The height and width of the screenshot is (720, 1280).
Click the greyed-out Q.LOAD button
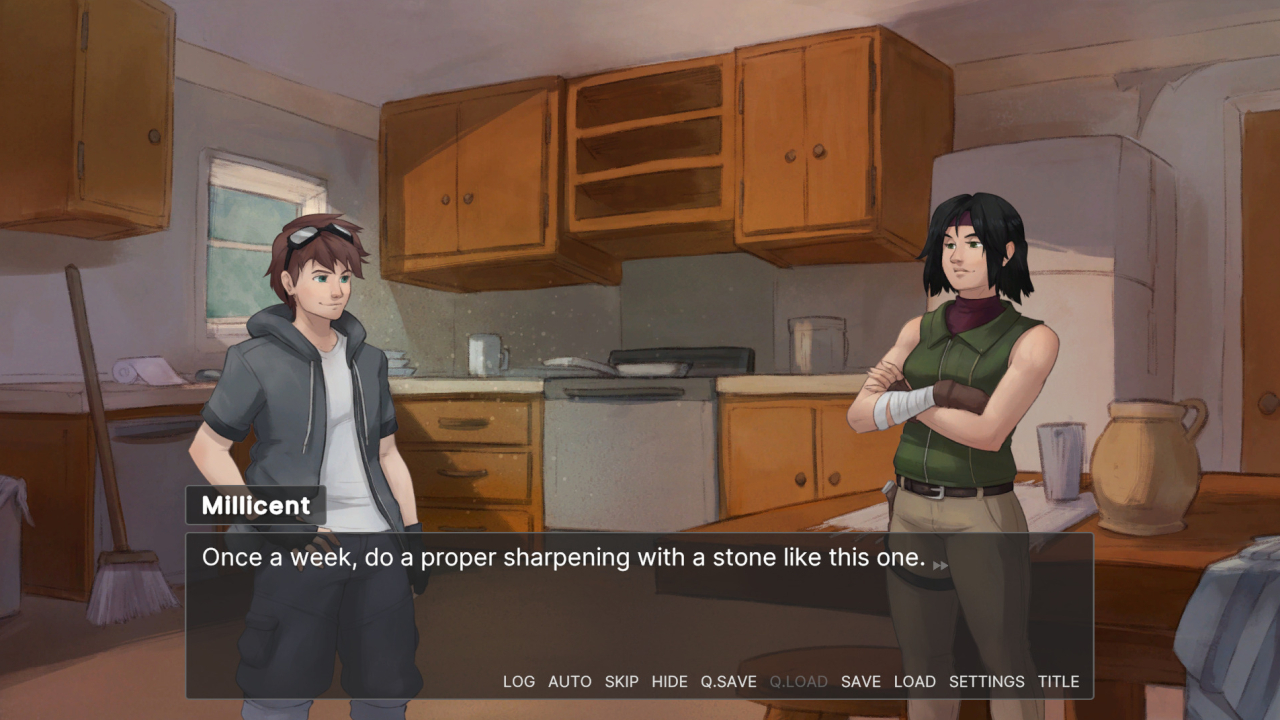(798, 682)
